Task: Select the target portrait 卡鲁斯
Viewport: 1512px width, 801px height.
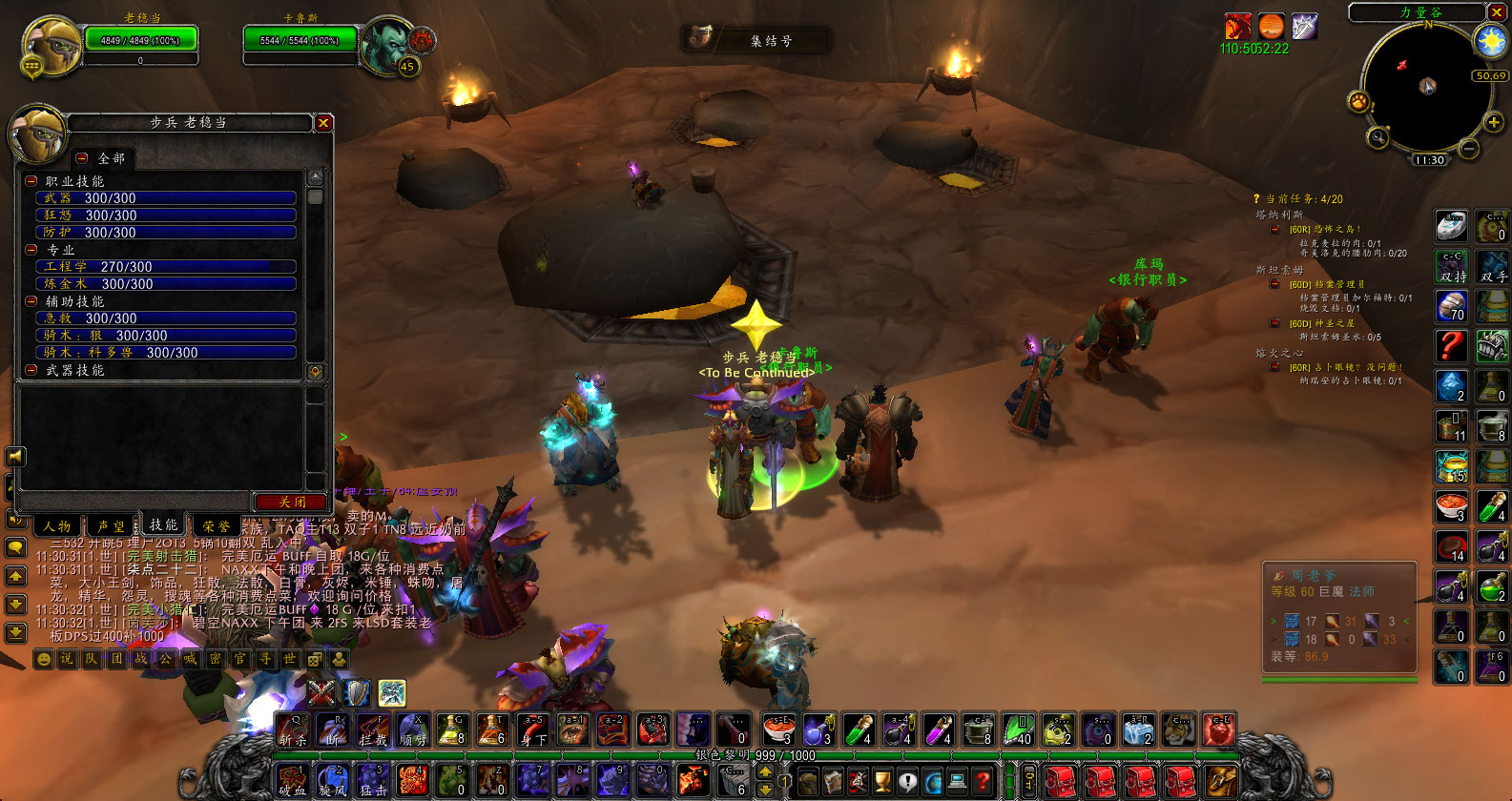Action: (386, 43)
